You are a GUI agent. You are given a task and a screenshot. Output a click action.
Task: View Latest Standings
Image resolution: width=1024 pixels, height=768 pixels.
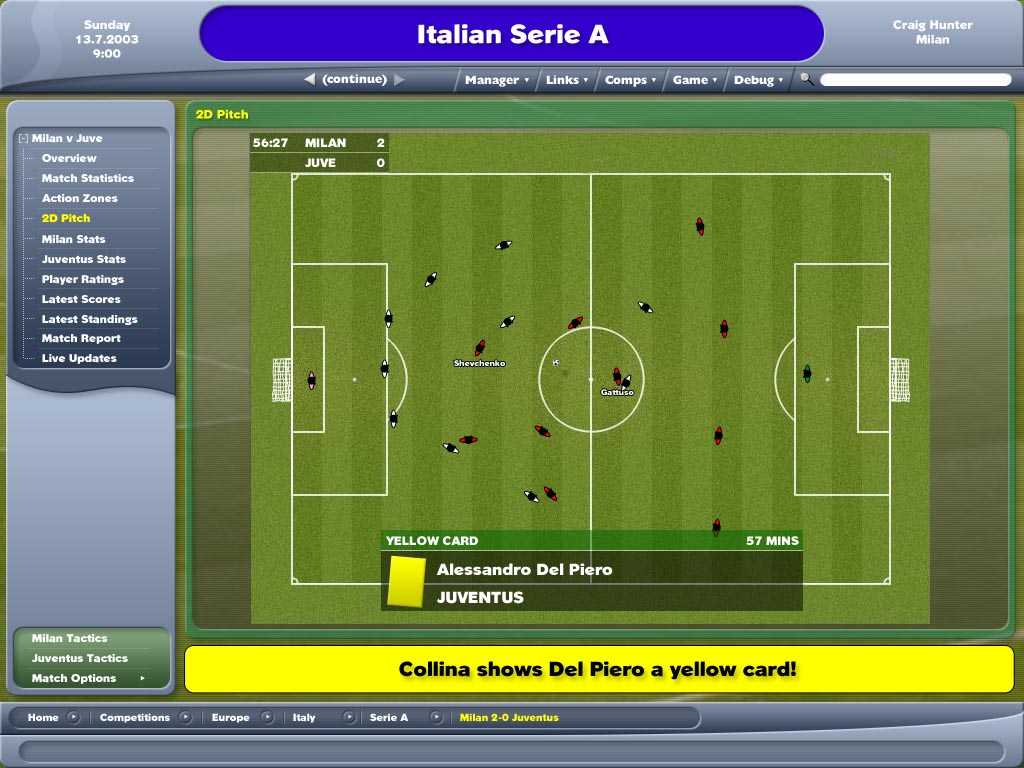89,319
